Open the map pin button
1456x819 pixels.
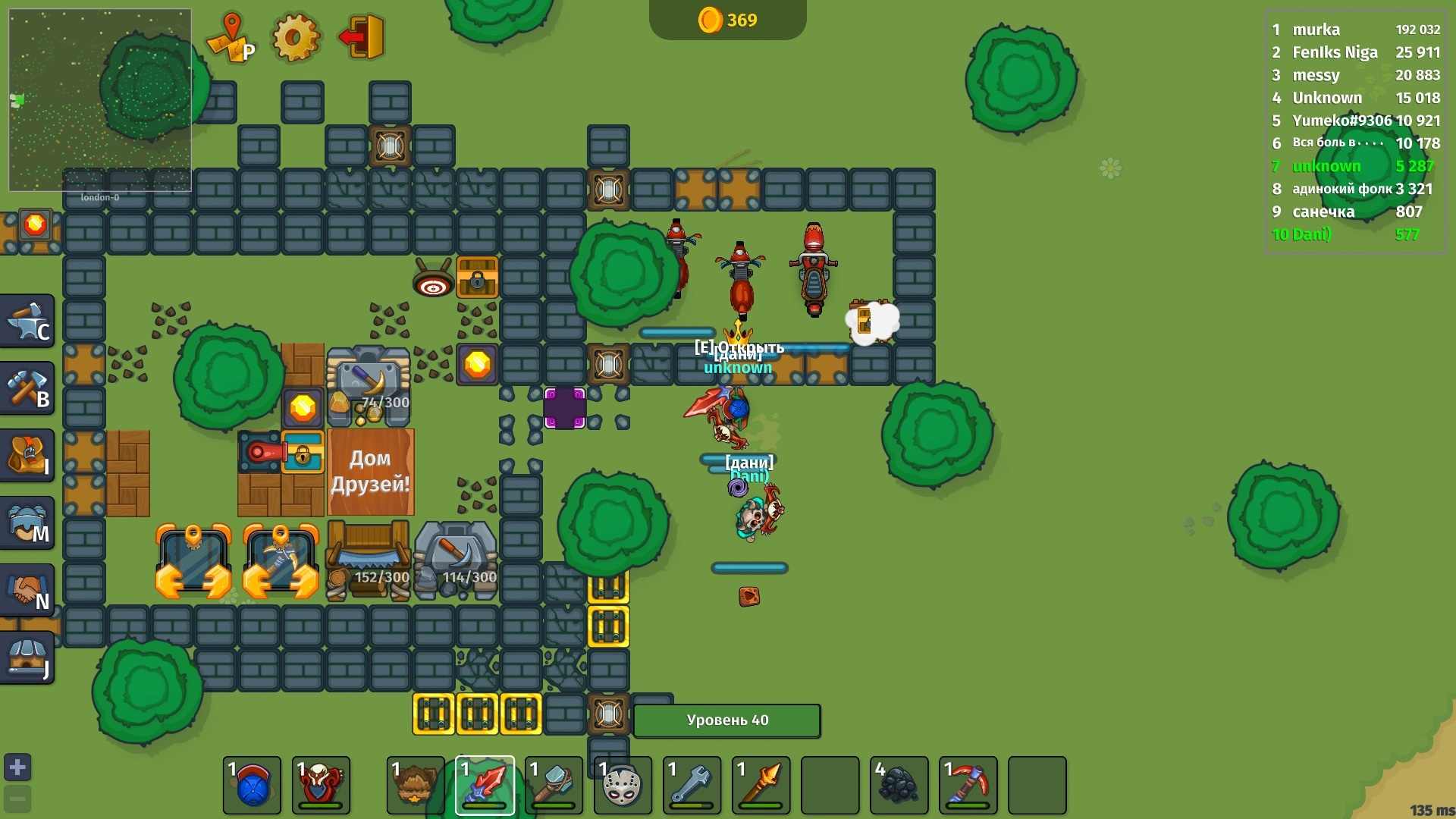pyautogui.click(x=231, y=37)
